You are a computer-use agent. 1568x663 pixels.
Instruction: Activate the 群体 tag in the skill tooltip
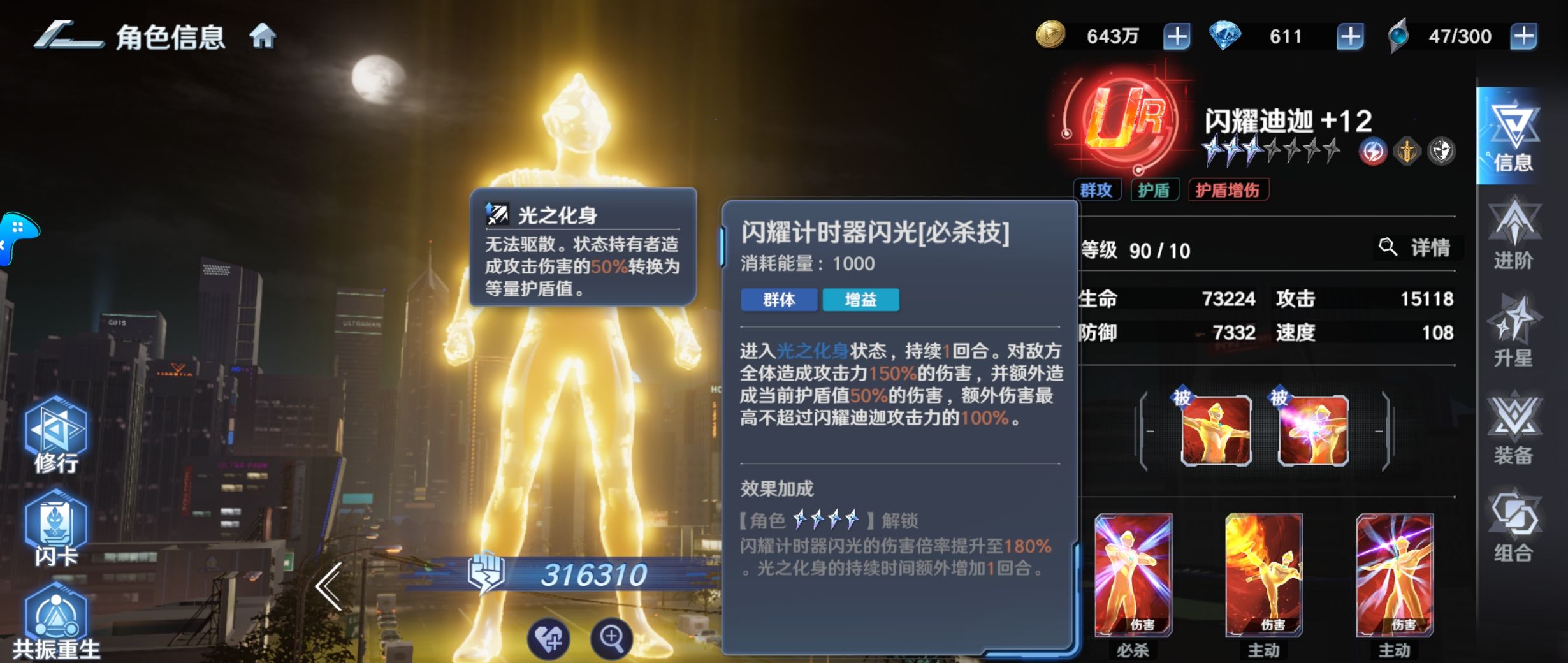tap(779, 301)
